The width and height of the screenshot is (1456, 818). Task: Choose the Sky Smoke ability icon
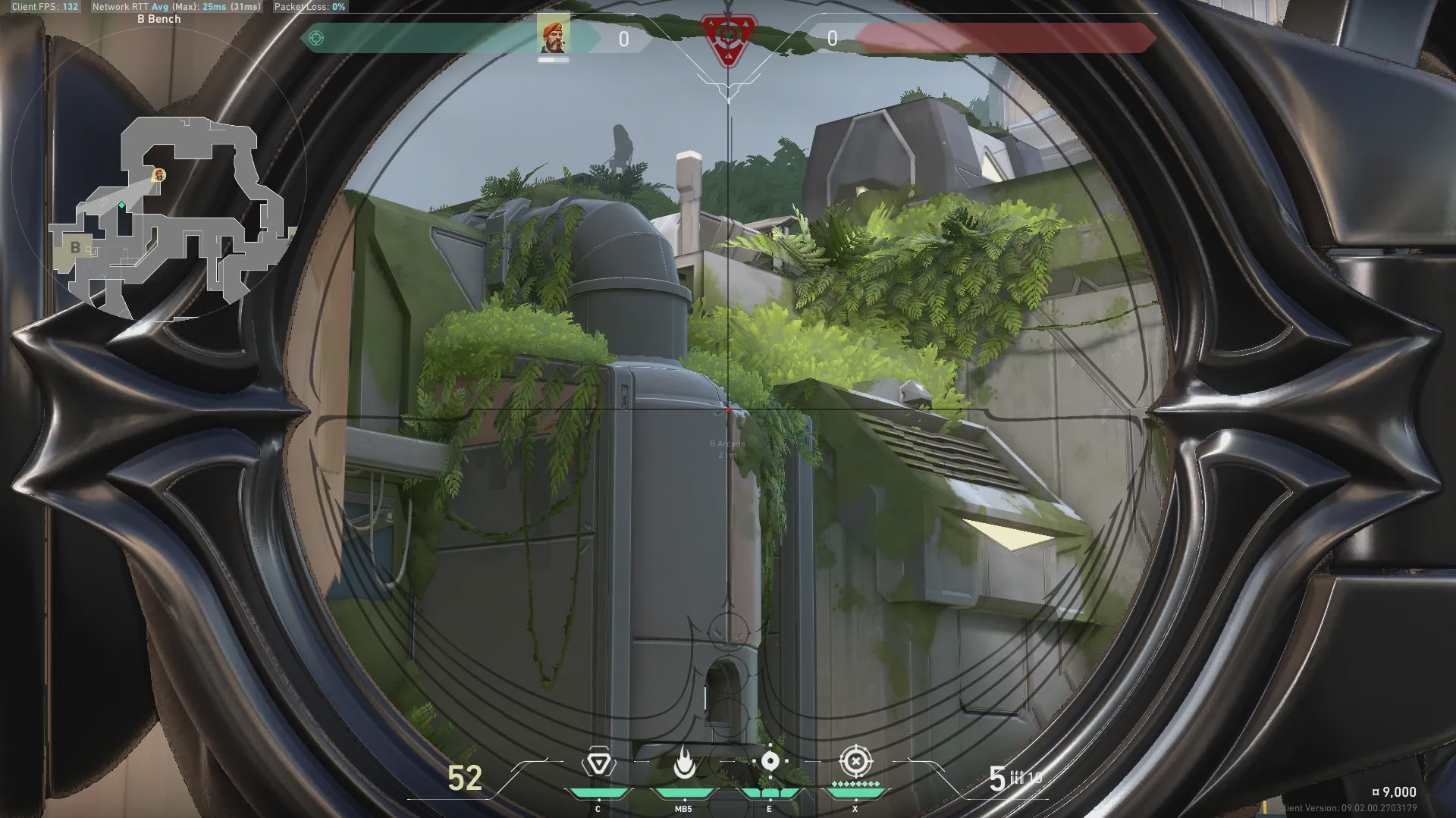[x=770, y=761]
